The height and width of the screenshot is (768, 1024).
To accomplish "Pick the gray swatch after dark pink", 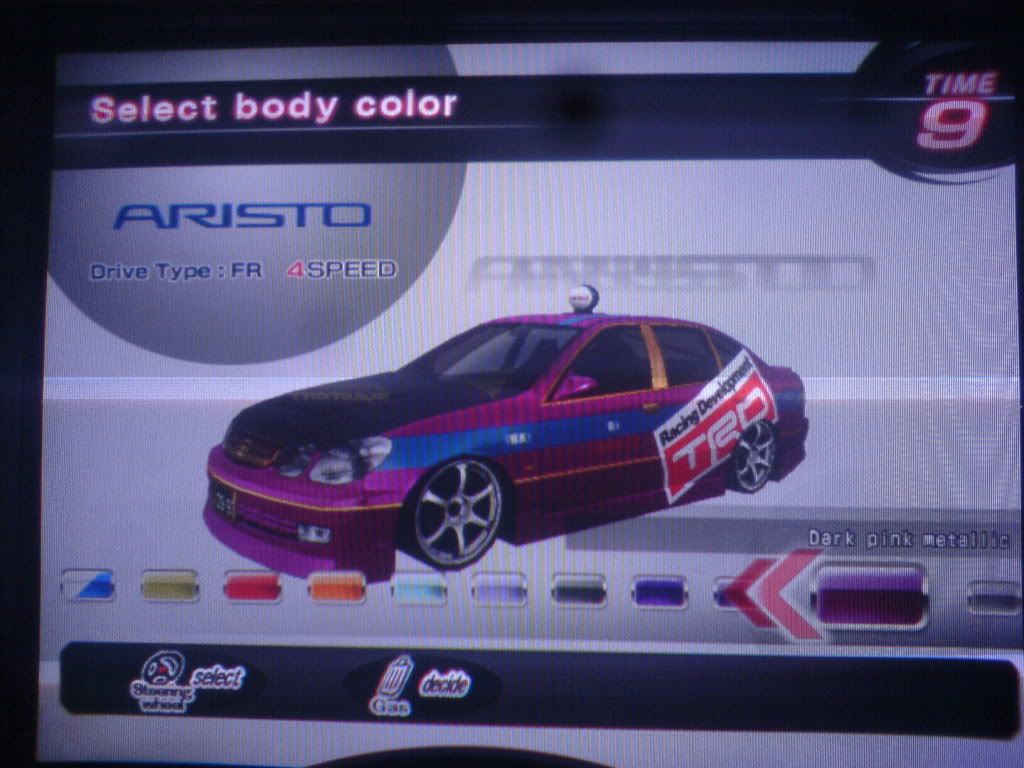I will pos(994,598).
